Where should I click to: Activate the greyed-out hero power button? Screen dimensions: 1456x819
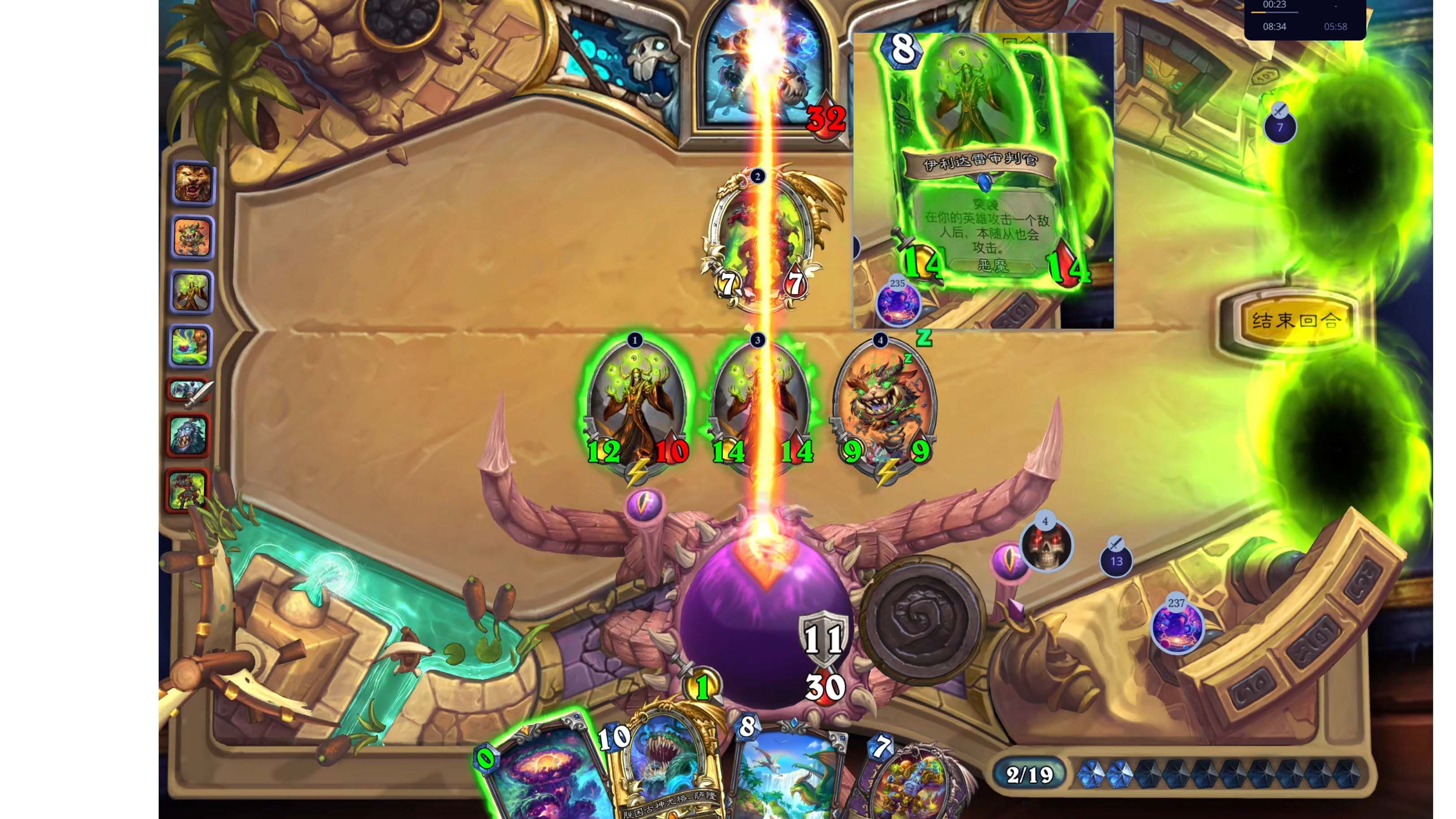(922, 620)
